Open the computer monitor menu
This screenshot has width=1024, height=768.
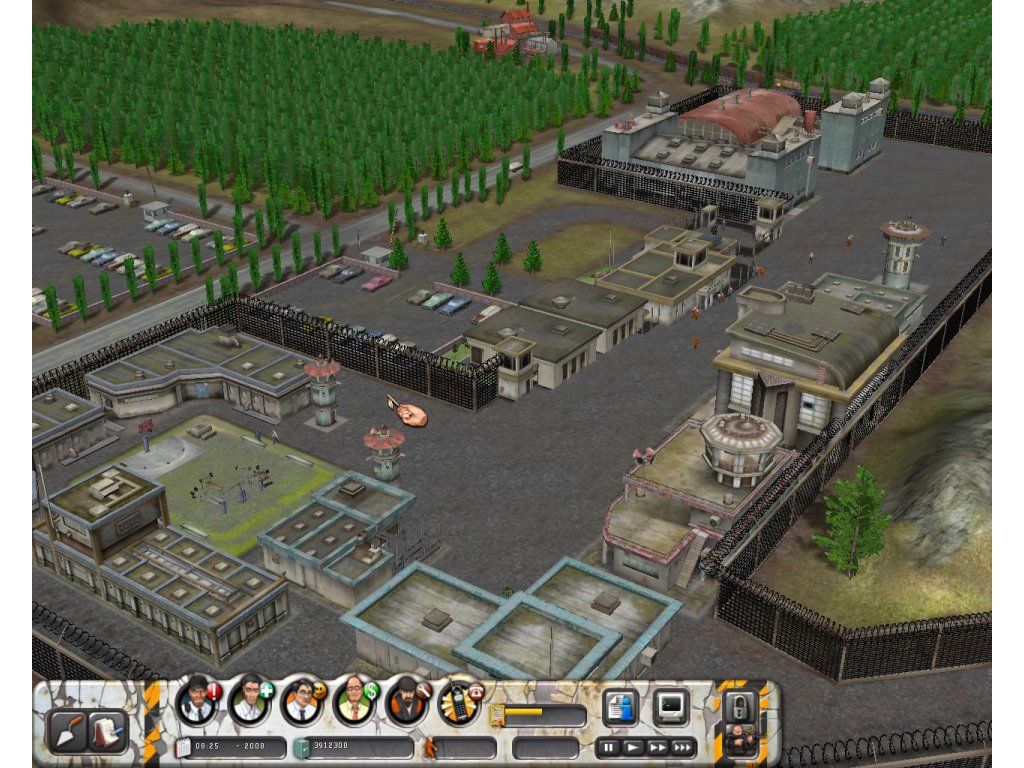coord(670,707)
